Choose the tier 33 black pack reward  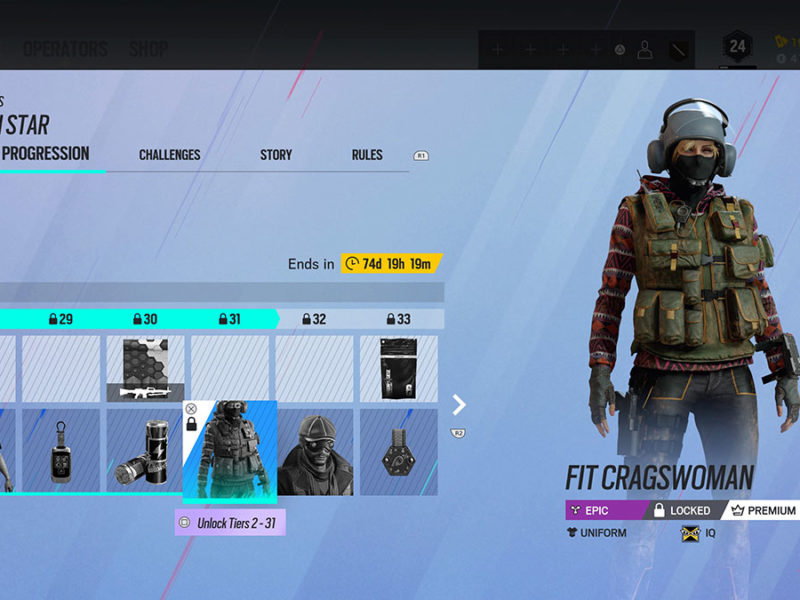[x=399, y=369]
